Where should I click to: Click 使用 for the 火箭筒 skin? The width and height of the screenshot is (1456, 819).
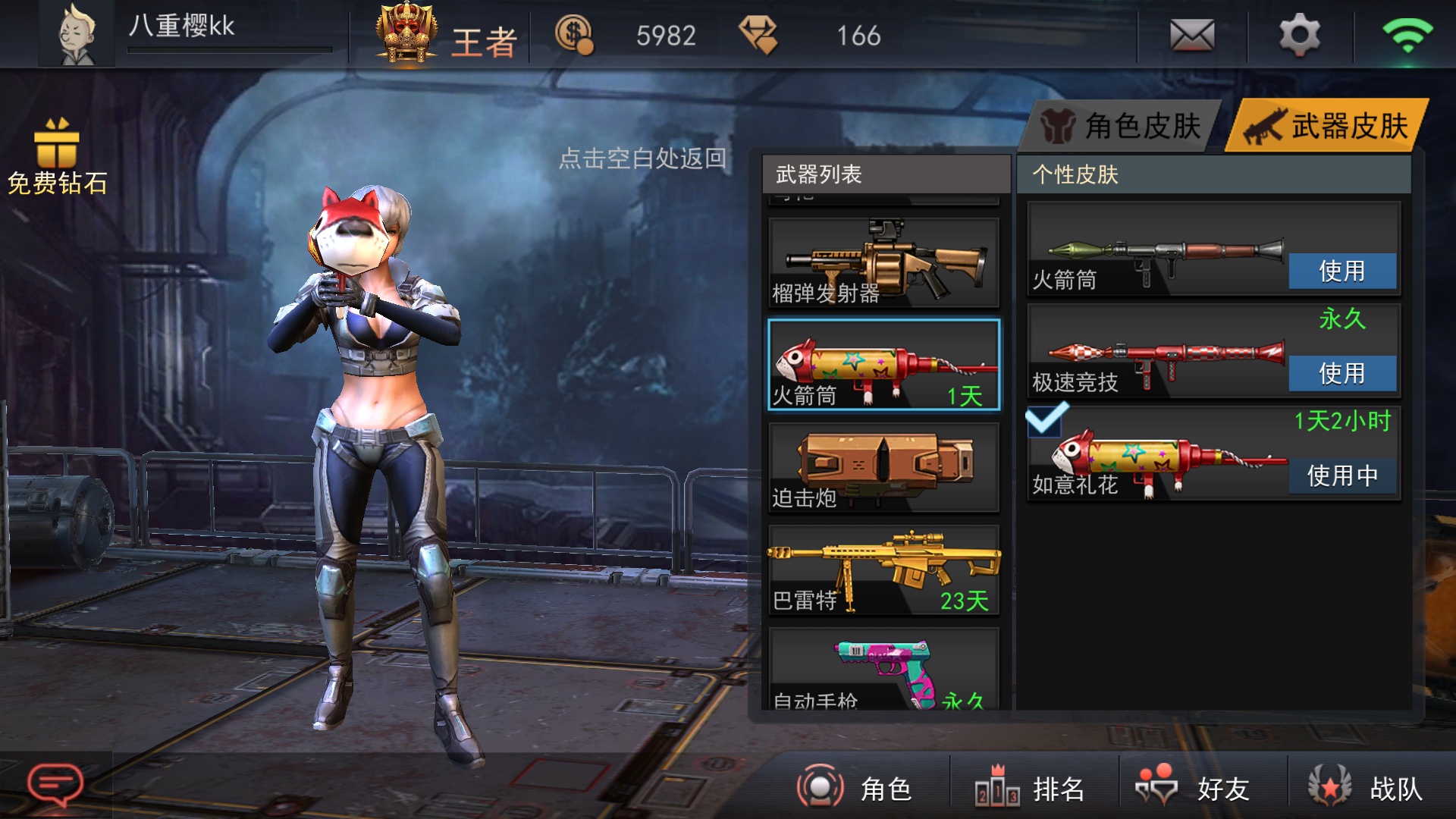(1341, 270)
